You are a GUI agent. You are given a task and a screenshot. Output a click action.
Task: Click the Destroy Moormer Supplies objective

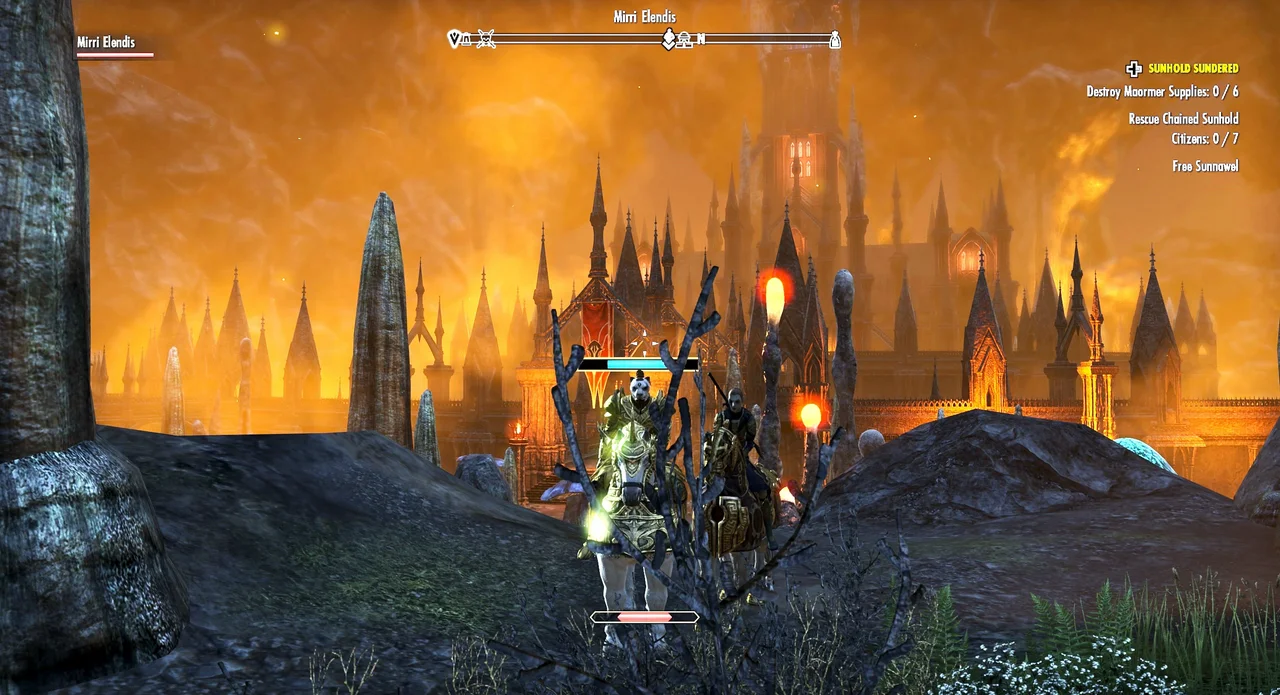(x=1162, y=92)
